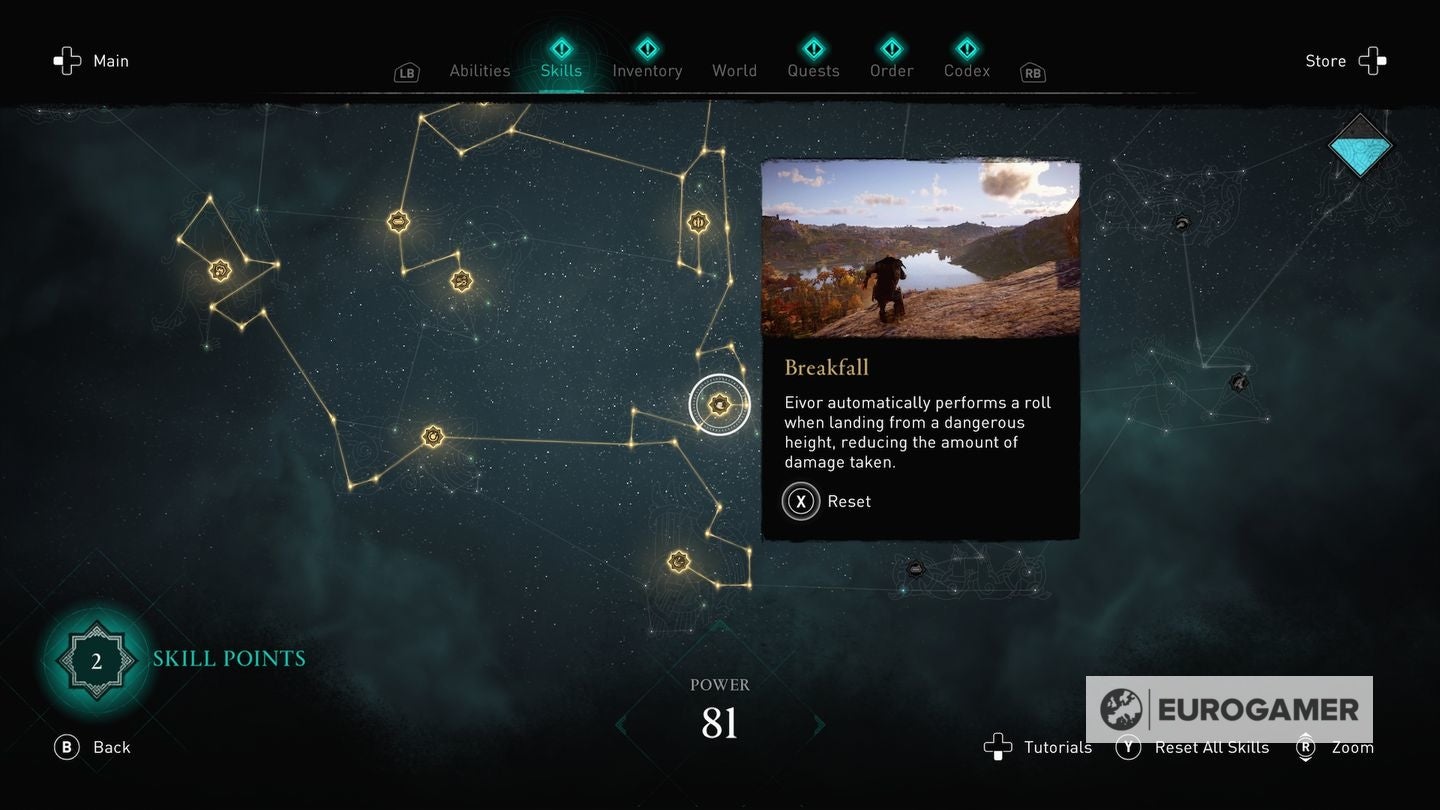
Task: Reset the Breakfall skill
Action: pos(800,501)
